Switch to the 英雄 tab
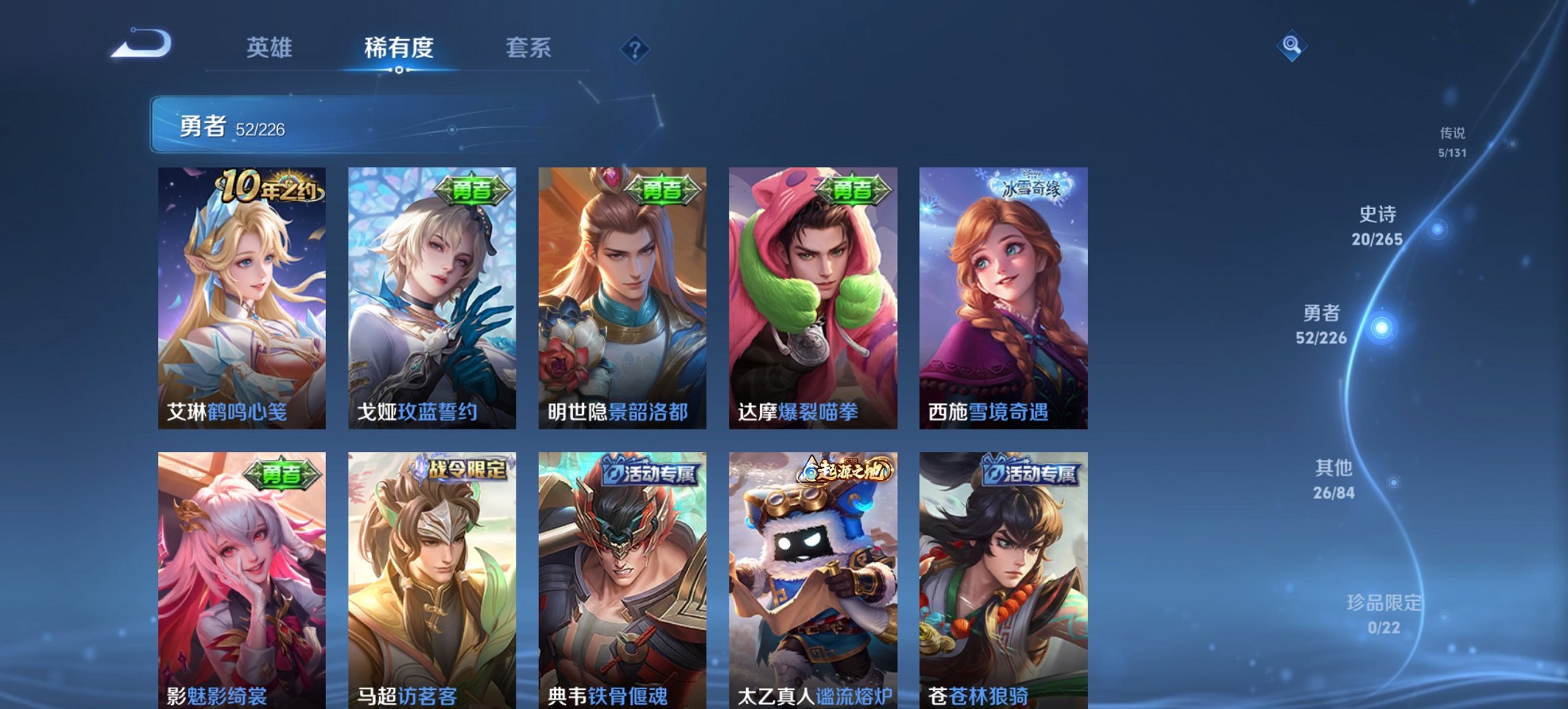 (x=271, y=49)
